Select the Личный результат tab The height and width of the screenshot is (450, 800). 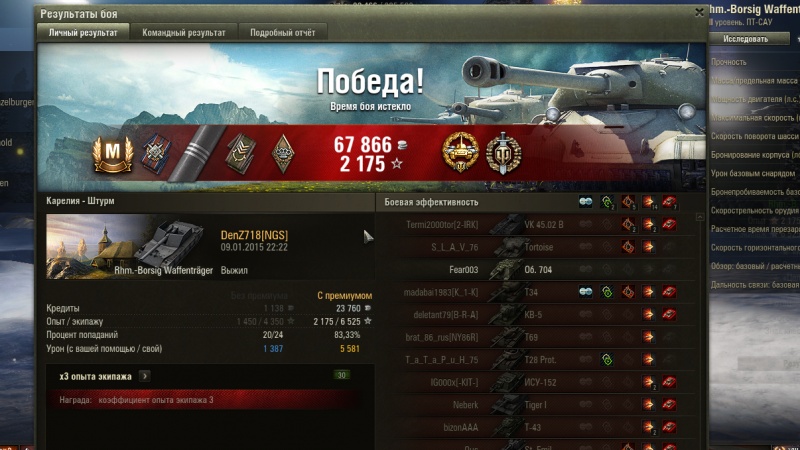(x=83, y=33)
